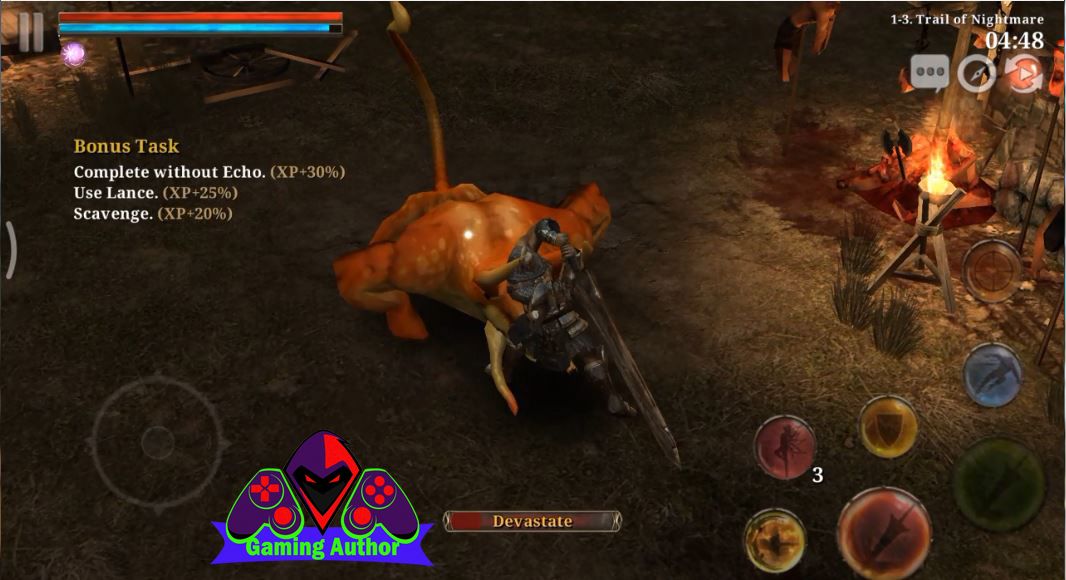Pause the game
Image resolution: width=1066 pixels, height=580 pixels.
tap(31, 32)
